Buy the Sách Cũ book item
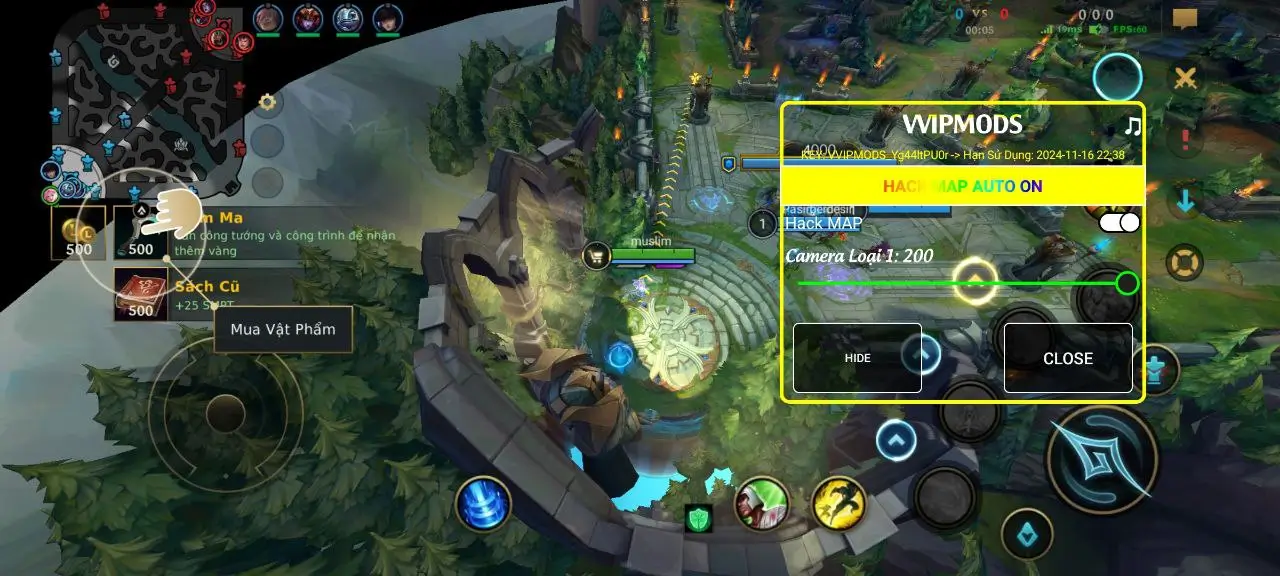 point(141,295)
